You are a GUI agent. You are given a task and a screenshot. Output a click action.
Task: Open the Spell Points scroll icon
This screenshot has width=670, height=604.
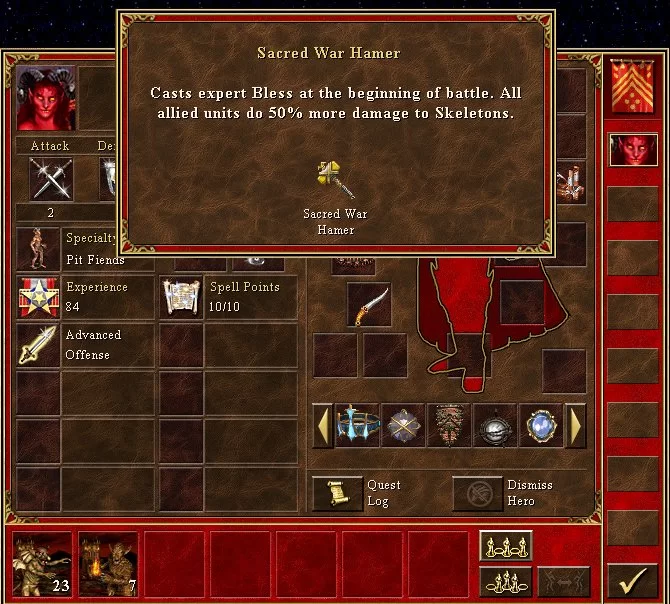(x=182, y=297)
